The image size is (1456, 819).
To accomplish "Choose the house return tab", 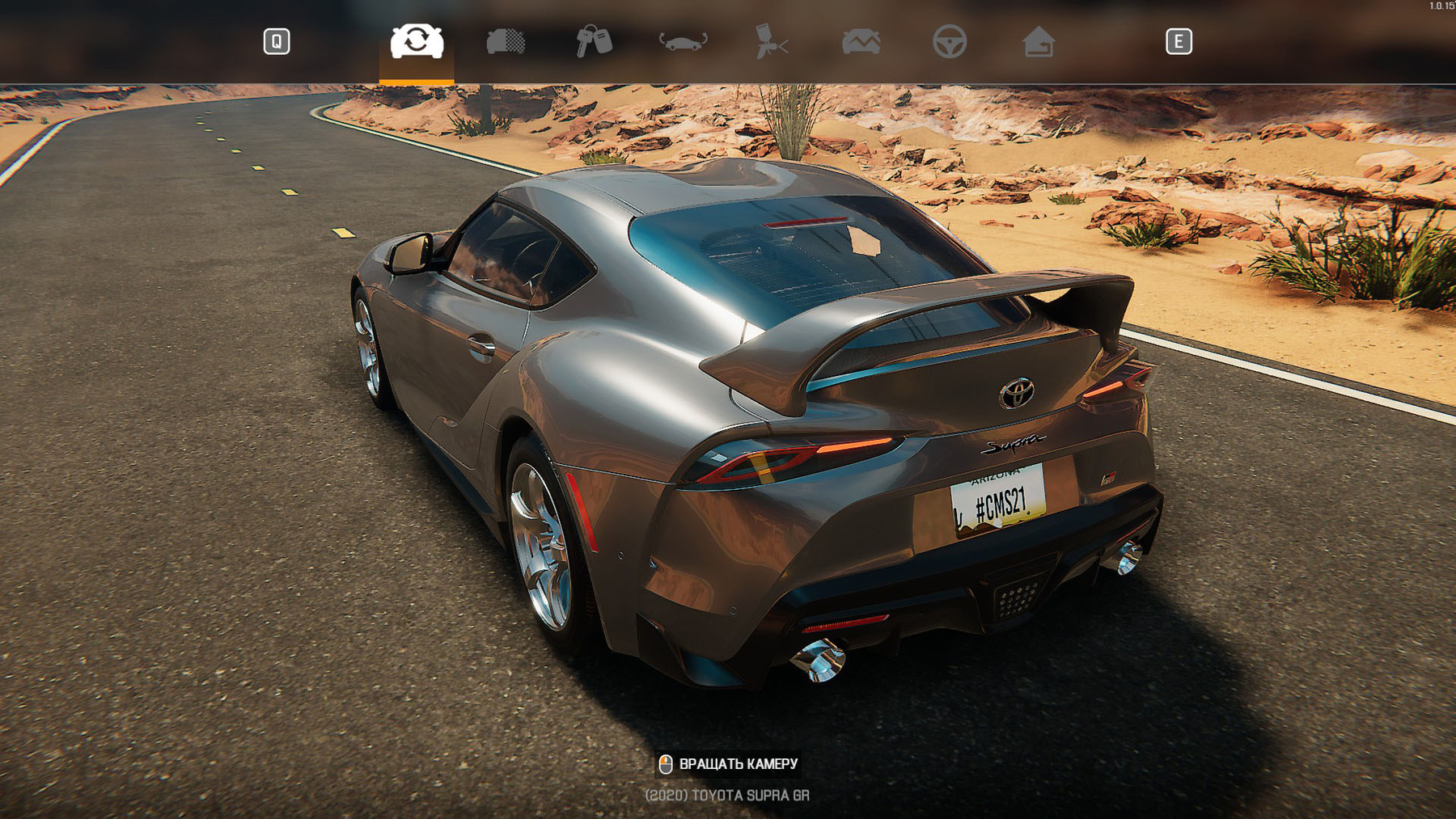I will tap(1038, 41).
